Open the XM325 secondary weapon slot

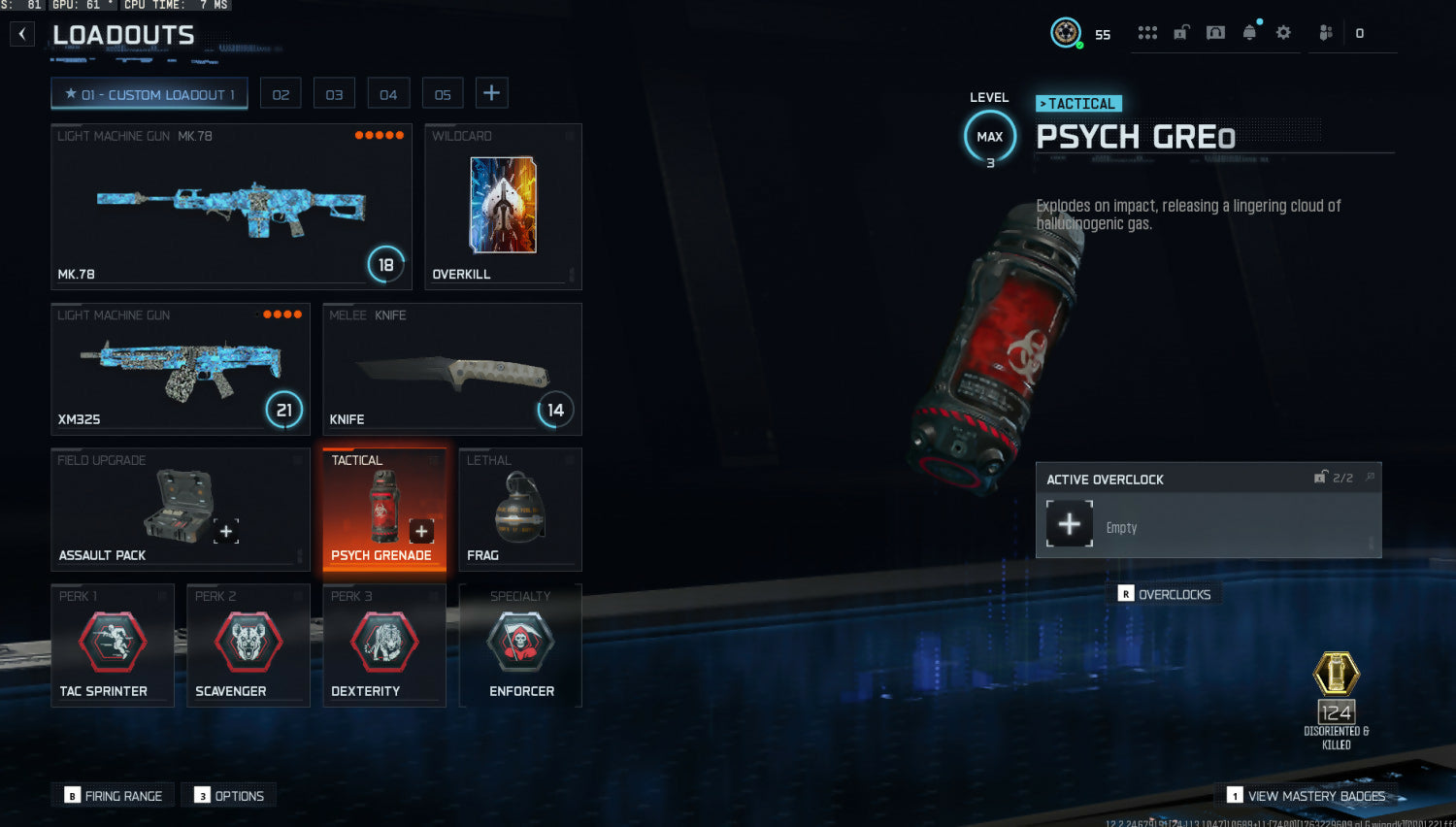[181, 369]
